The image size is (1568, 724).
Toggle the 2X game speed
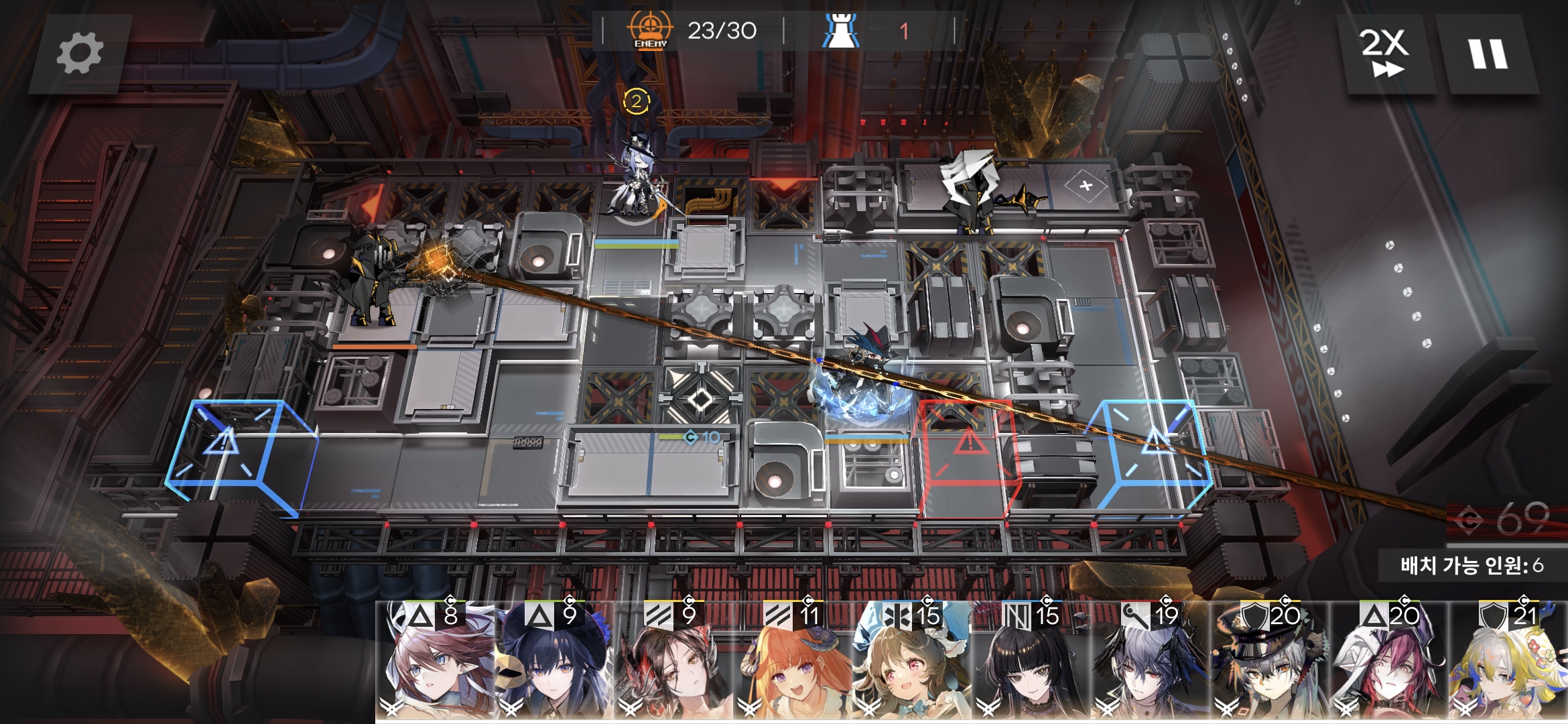tap(1384, 54)
